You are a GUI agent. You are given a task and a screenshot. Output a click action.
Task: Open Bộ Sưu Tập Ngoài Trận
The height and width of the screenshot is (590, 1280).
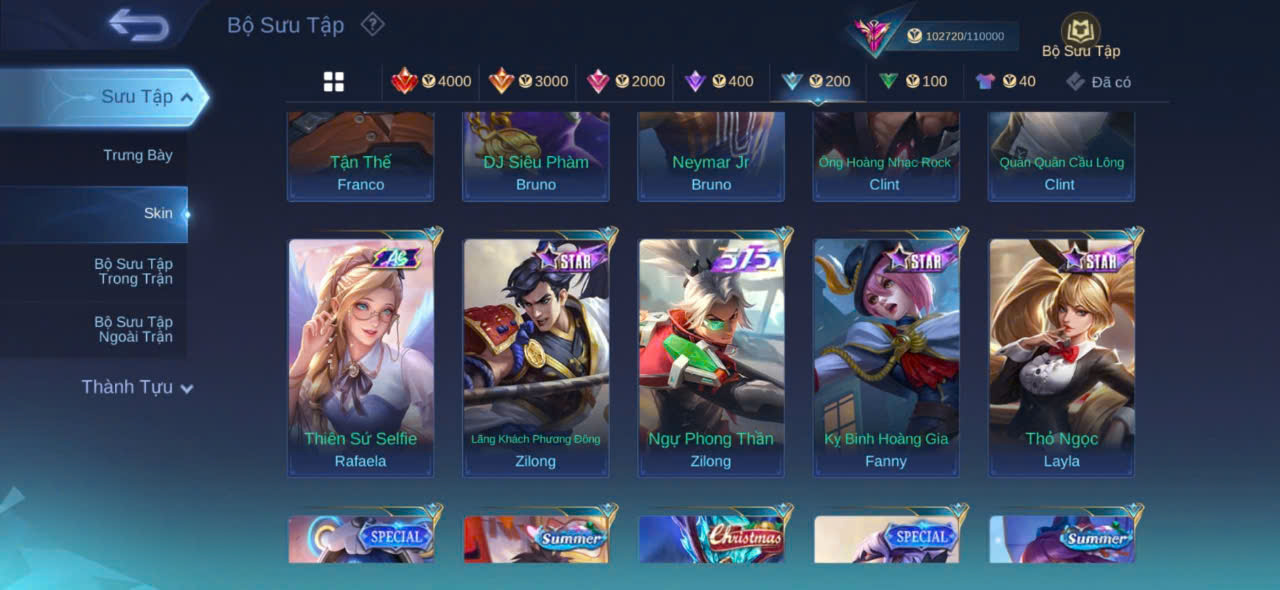pyautogui.click(x=133, y=329)
